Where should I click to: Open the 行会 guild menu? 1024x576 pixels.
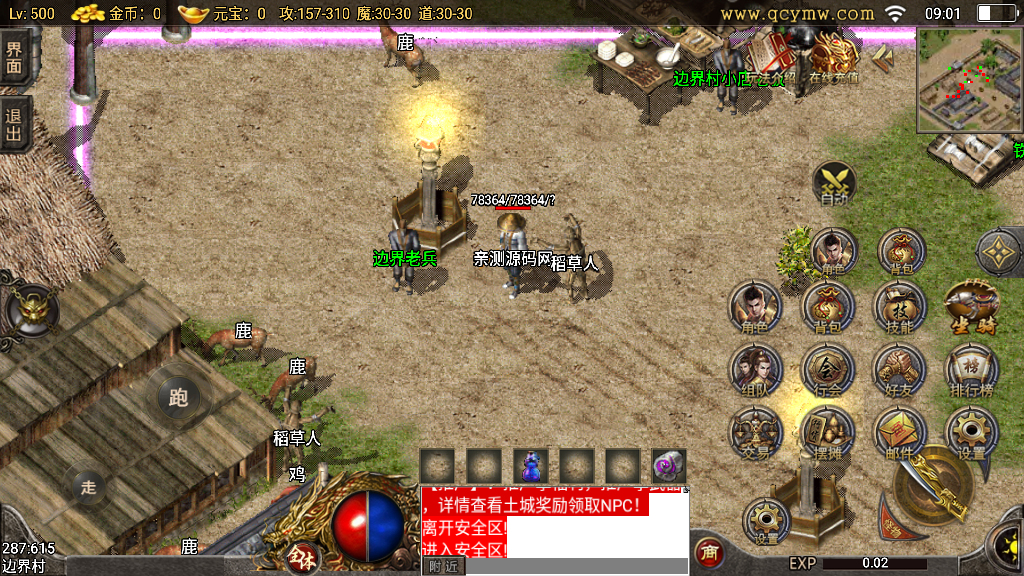[x=828, y=372]
